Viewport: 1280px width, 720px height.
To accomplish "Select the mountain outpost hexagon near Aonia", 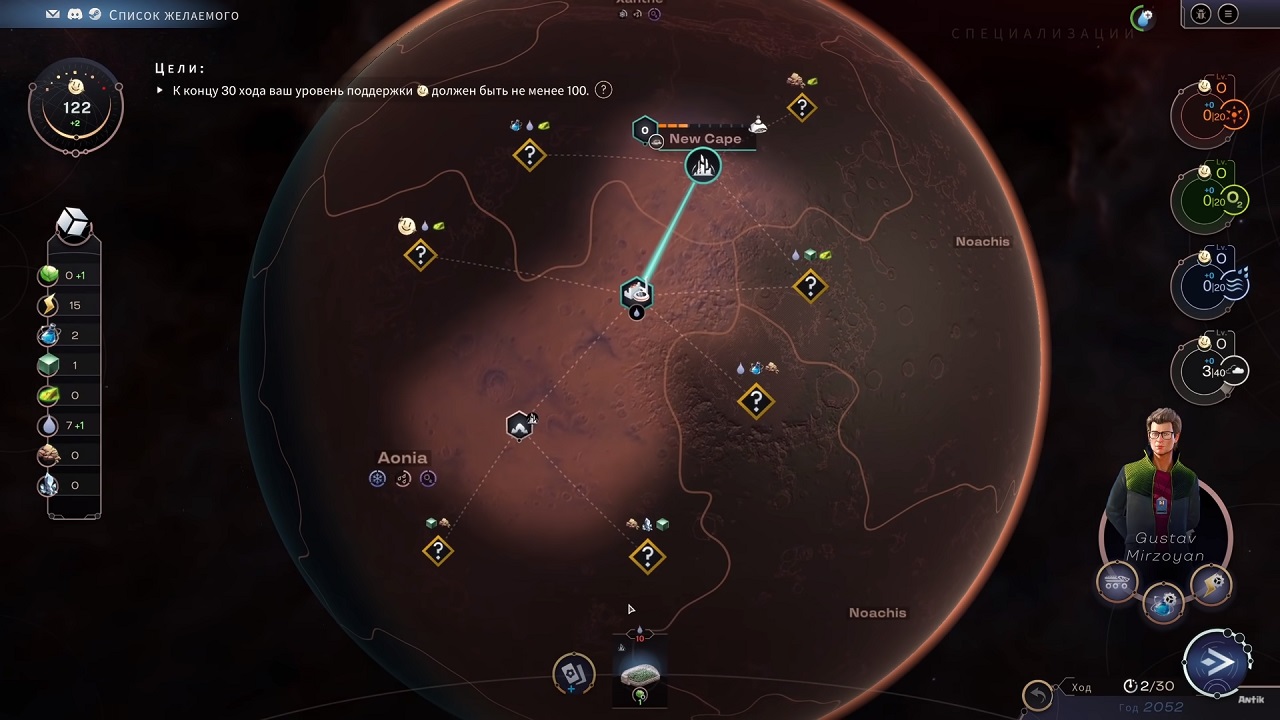I will (x=520, y=426).
